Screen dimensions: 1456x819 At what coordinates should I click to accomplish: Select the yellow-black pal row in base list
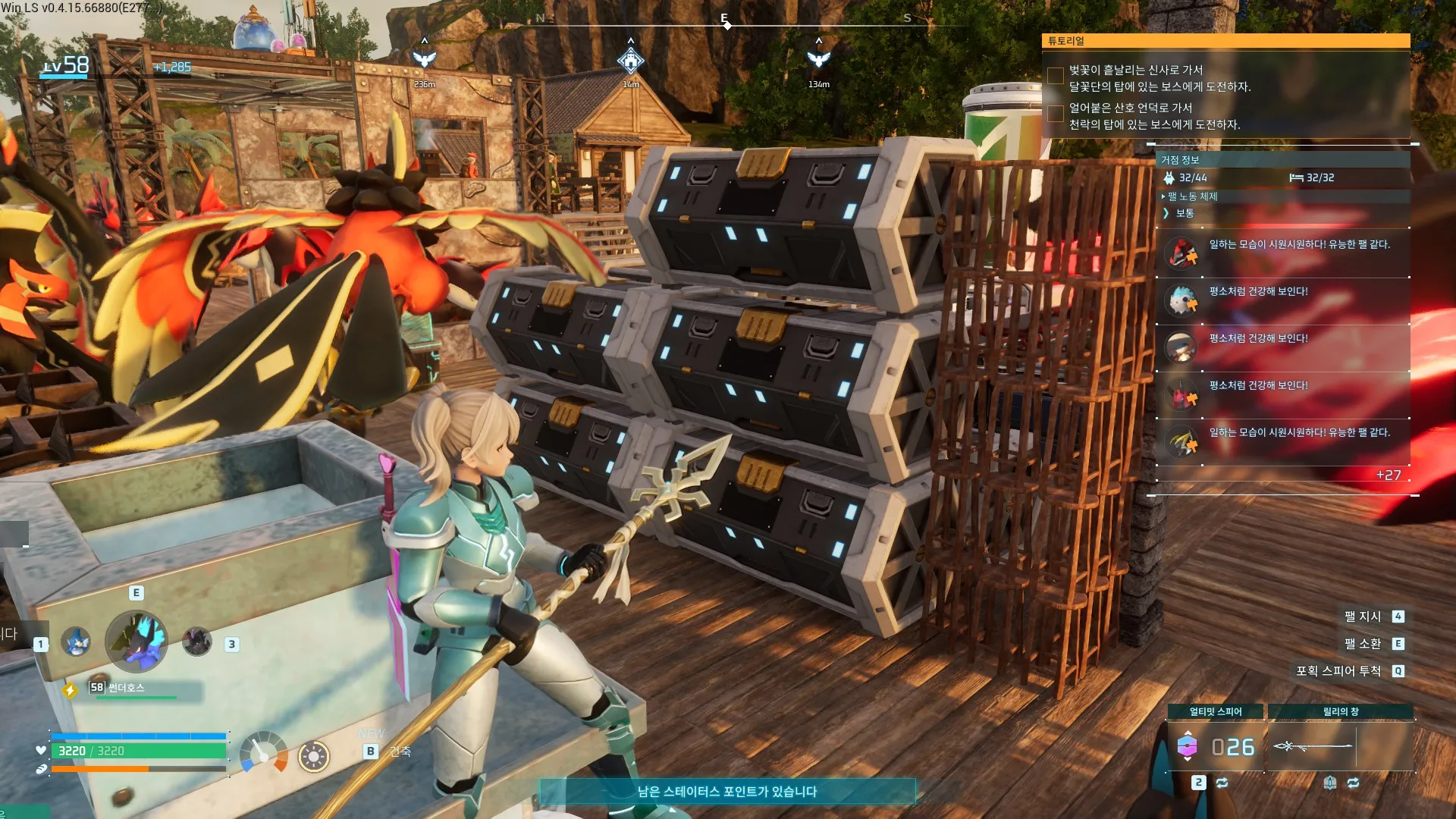(1282, 441)
